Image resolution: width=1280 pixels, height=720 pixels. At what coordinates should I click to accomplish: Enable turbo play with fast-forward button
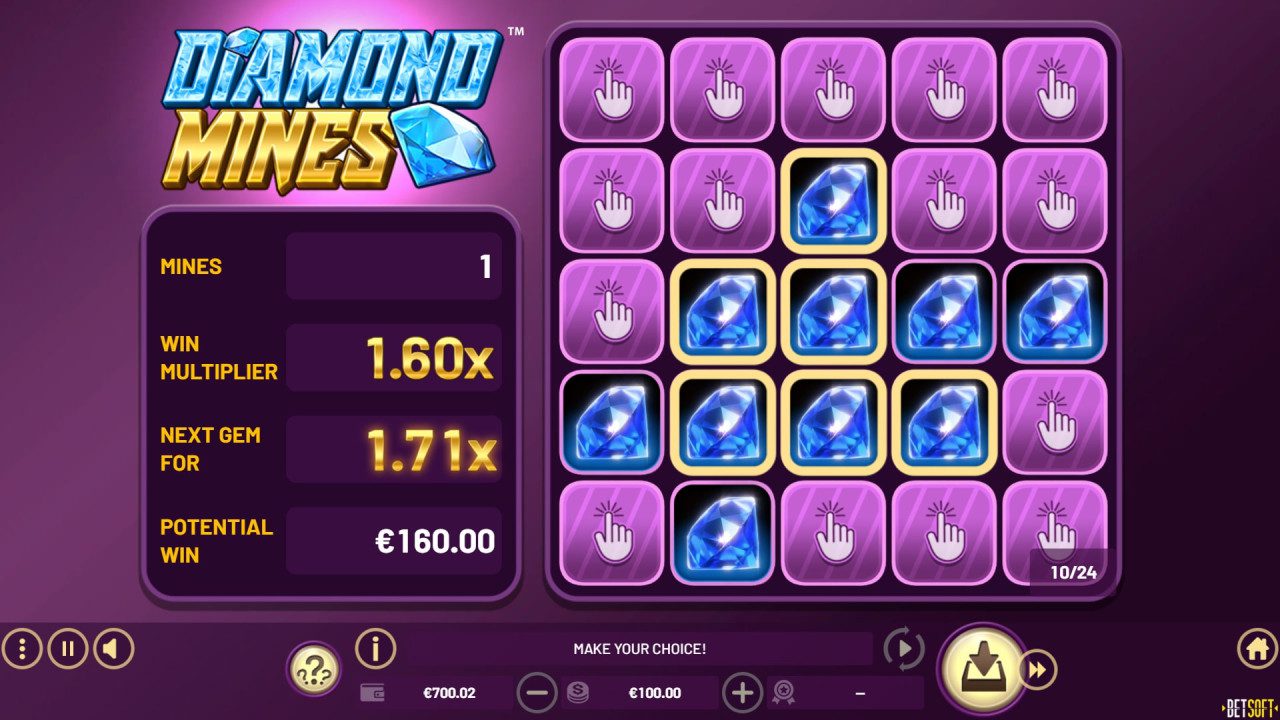click(x=1038, y=668)
